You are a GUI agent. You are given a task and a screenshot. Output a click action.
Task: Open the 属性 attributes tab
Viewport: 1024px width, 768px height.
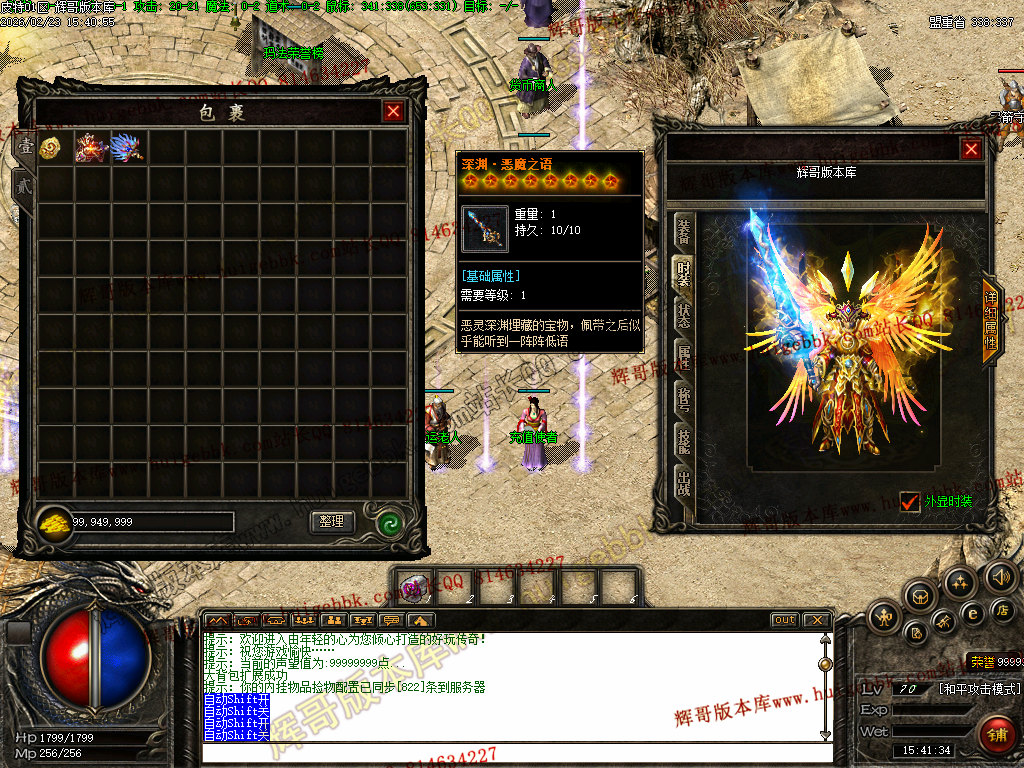coord(683,356)
